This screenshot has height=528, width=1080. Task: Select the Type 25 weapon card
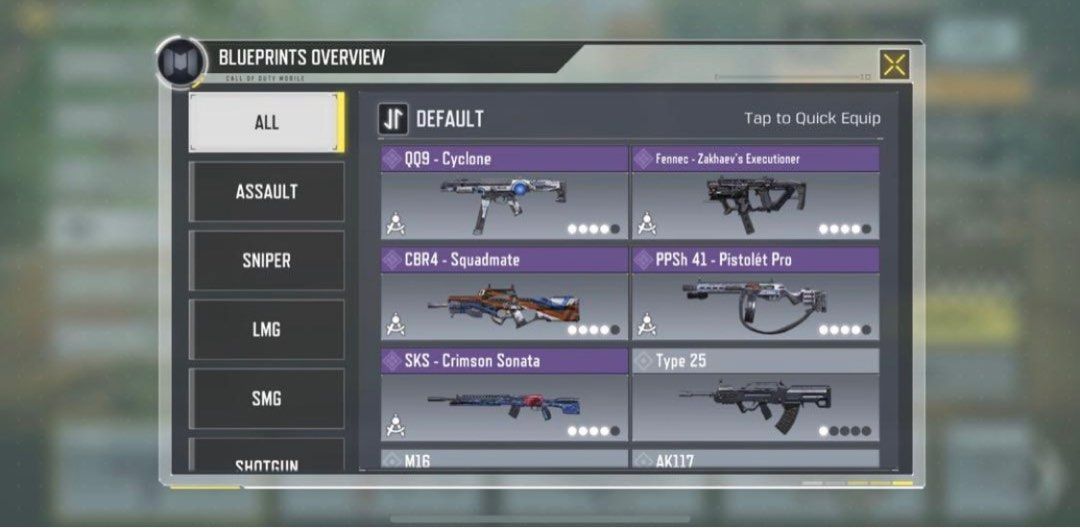click(755, 396)
